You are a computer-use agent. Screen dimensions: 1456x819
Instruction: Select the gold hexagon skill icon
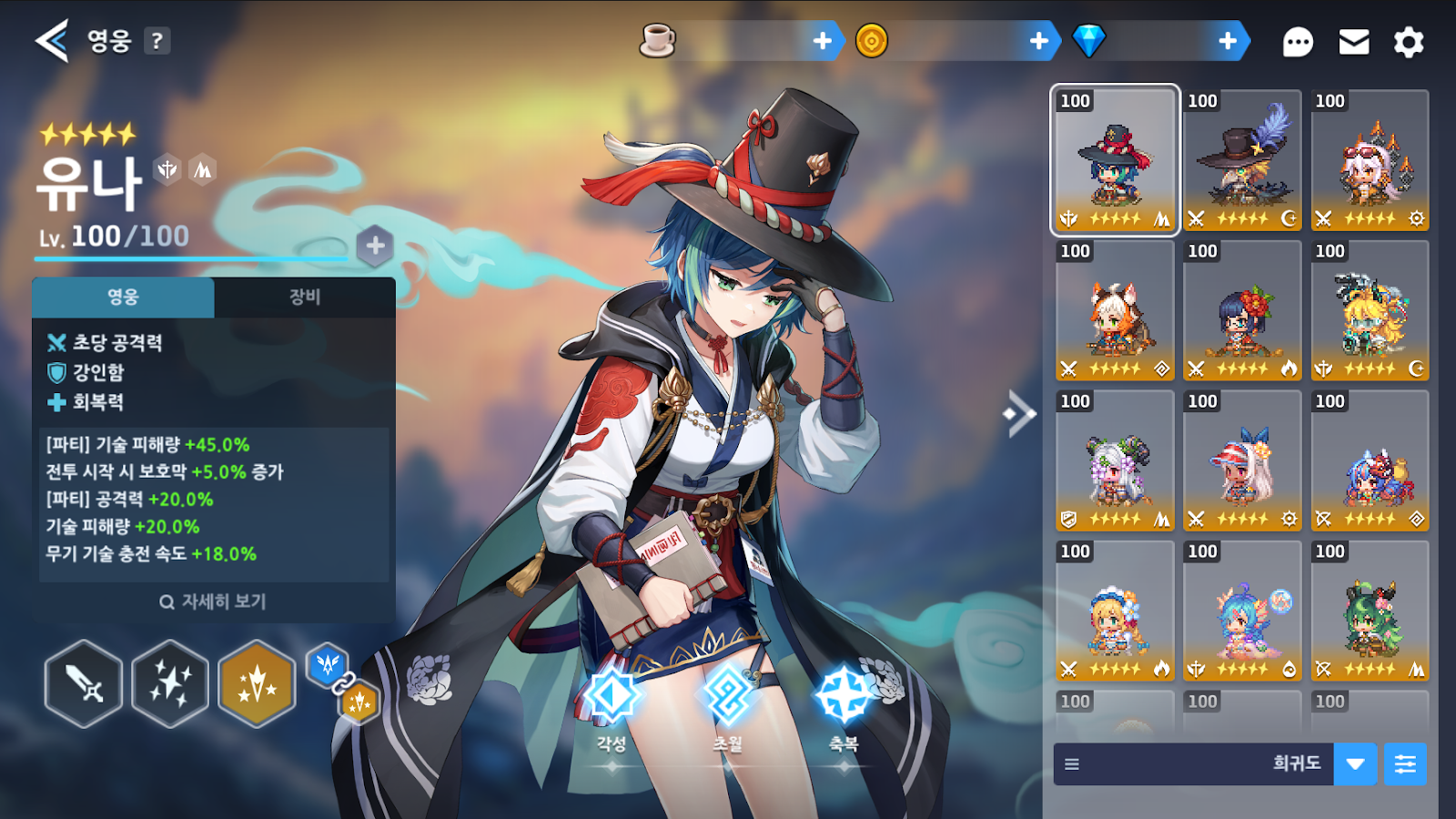258,683
